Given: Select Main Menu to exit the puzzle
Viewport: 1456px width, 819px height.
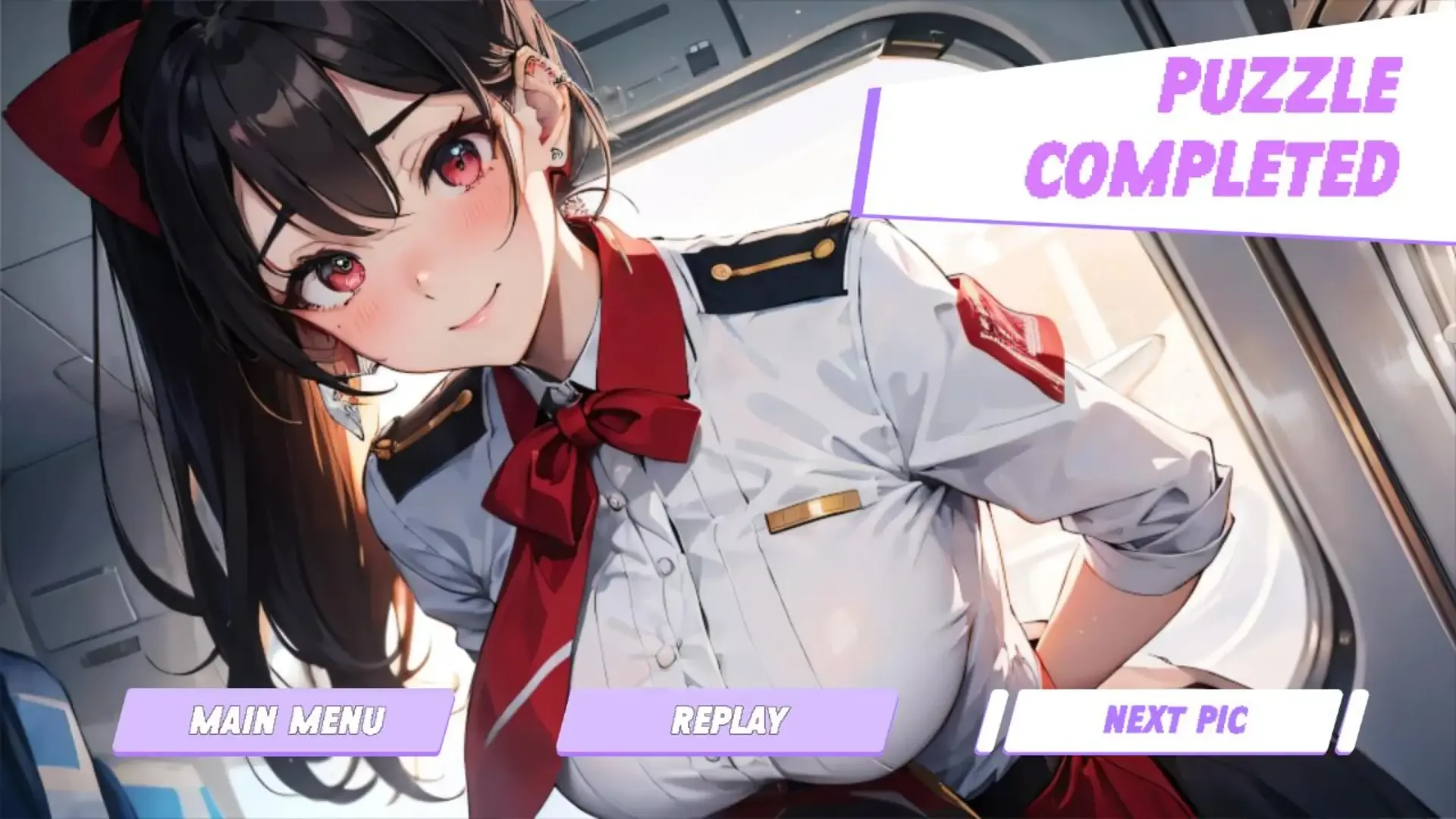Looking at the screenshot, I should pyautogui.click(x=288, y=720).
